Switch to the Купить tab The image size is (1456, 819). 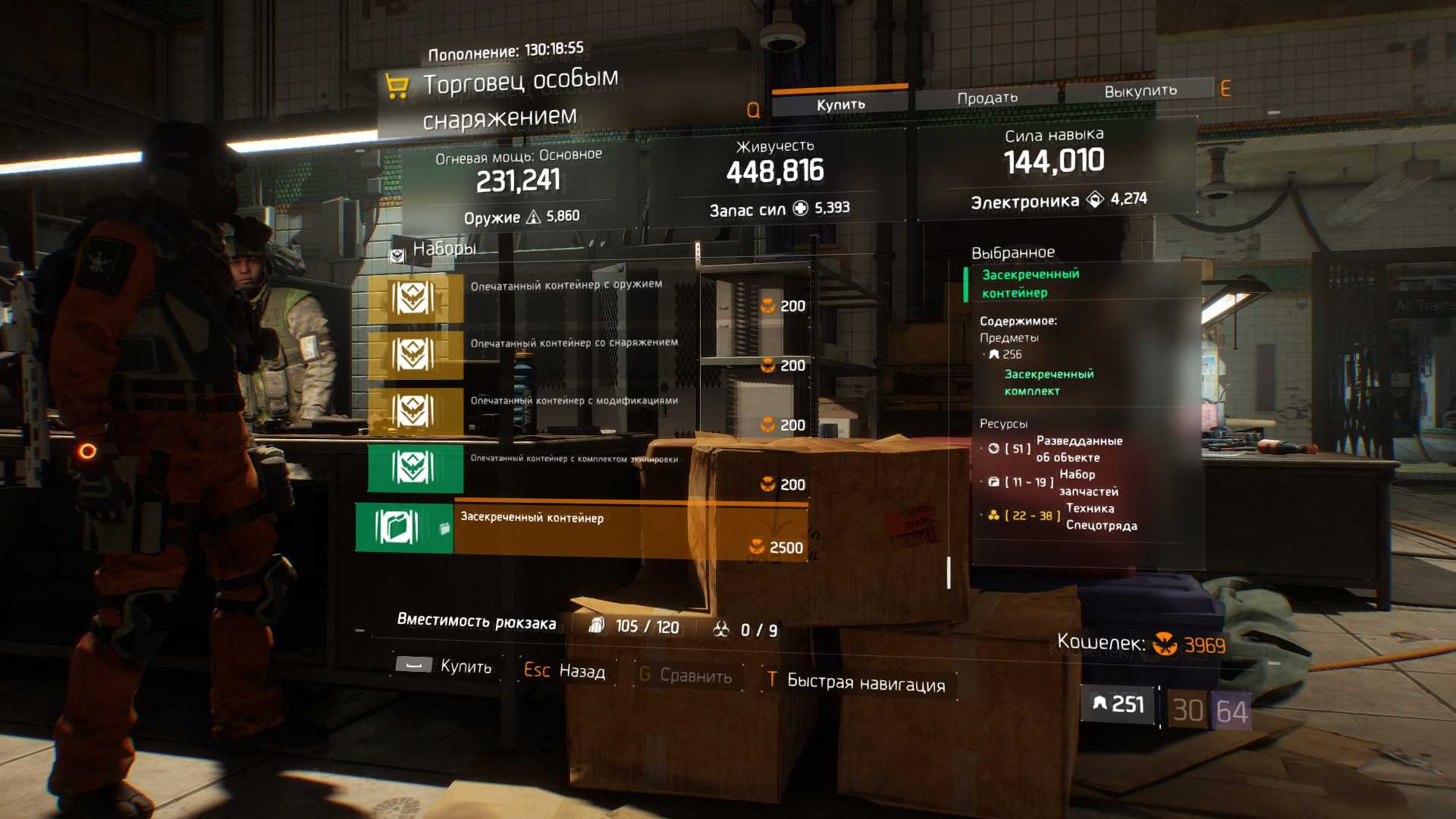pyautogui.click(x=839, y=104)
